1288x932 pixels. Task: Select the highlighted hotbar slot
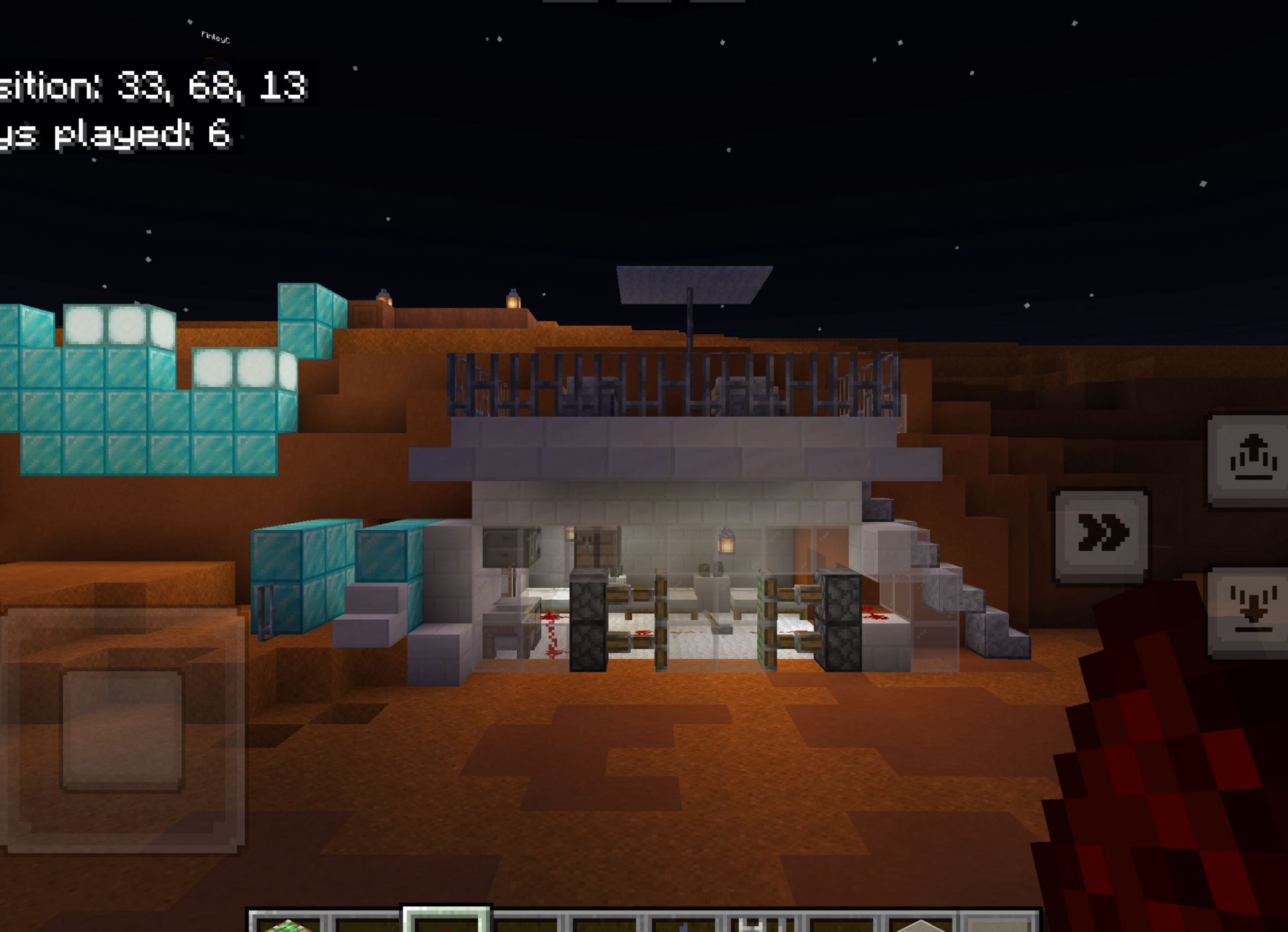click(446, 921)
